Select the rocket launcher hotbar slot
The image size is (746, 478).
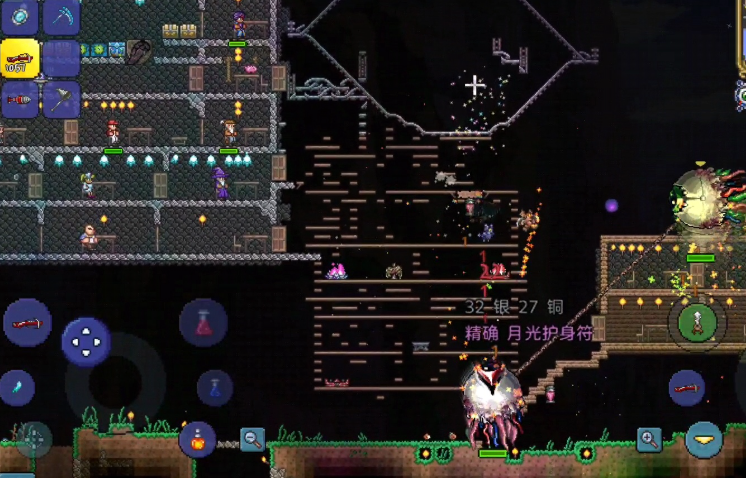tap(19, 100)
